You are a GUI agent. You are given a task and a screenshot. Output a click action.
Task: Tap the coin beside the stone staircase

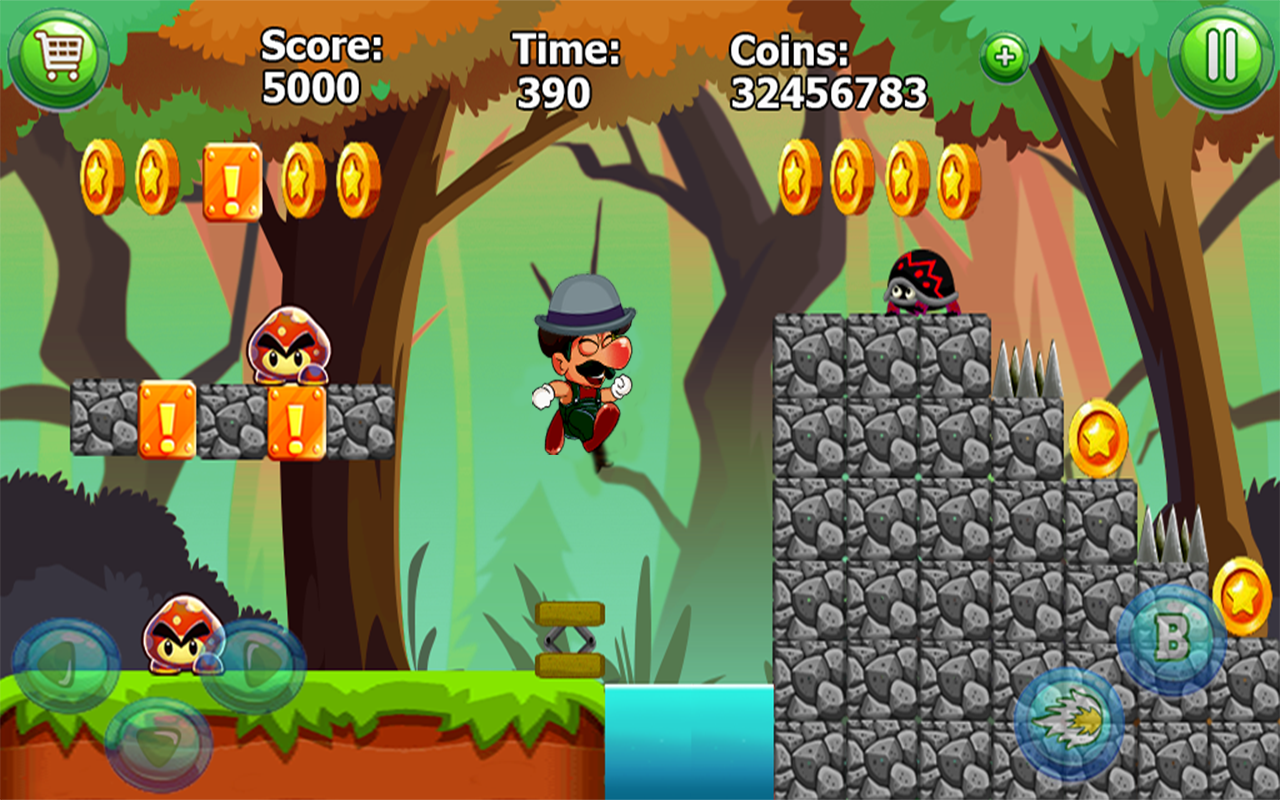(x=1097, y=437)
